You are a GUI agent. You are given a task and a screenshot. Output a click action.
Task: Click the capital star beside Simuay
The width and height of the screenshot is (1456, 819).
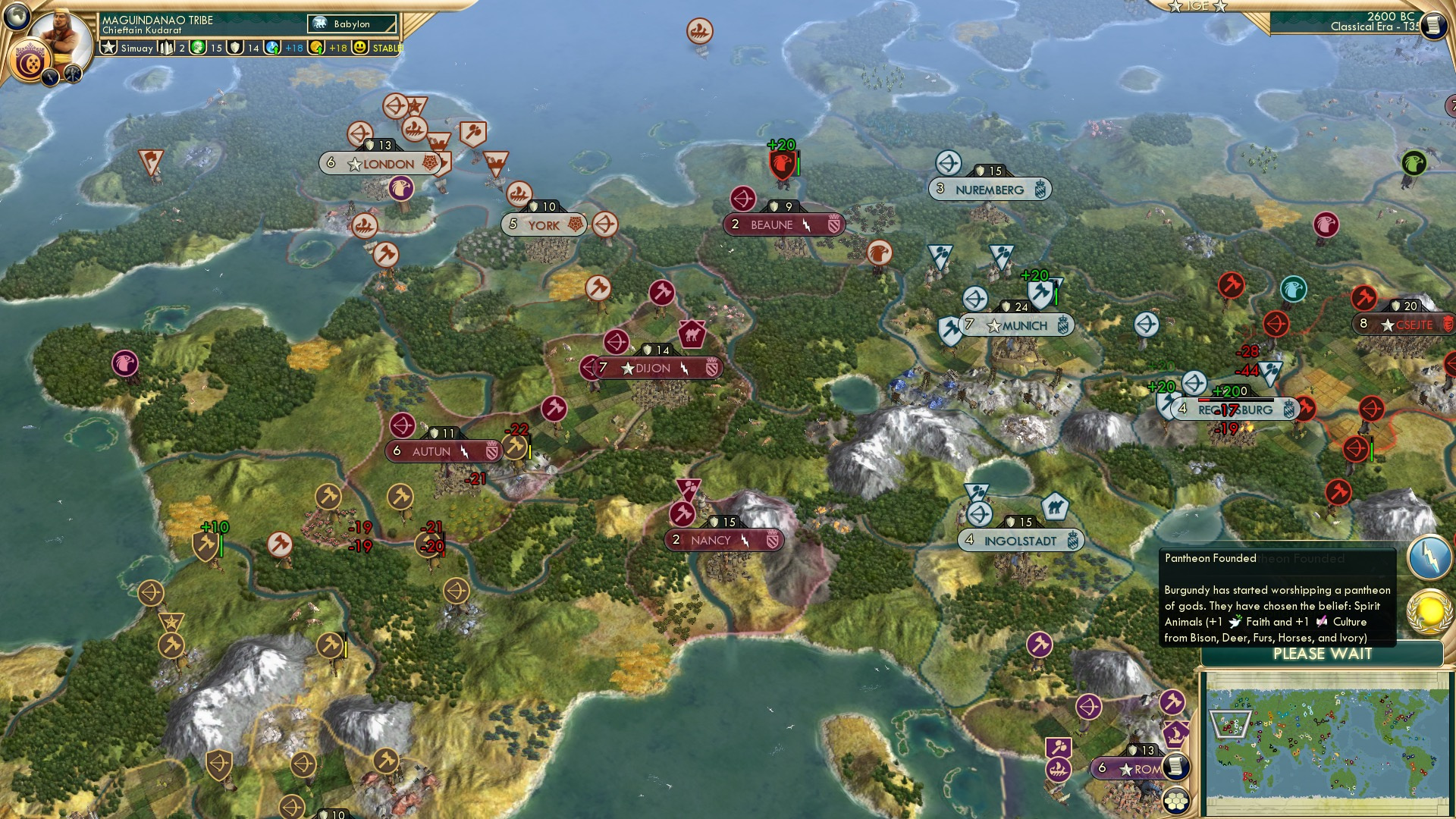point(108,47)
